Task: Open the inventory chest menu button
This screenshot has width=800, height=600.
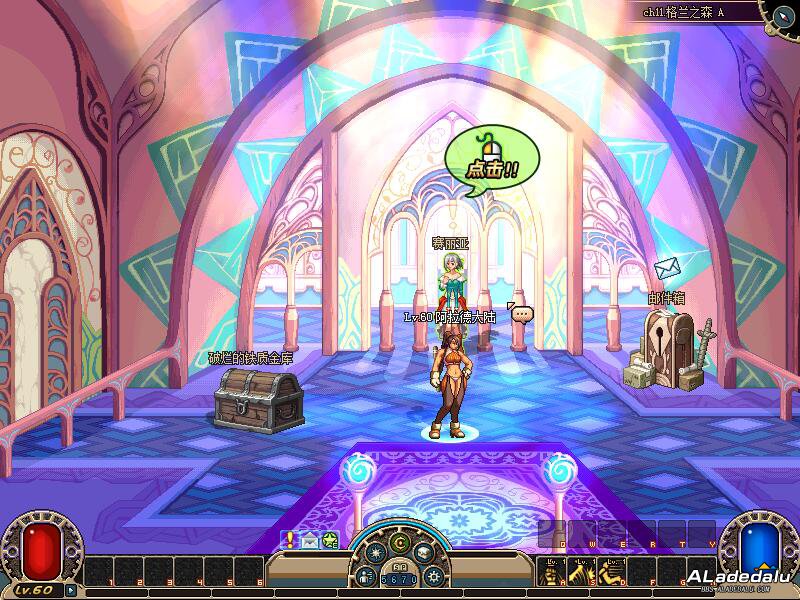Action: (424, 551)
